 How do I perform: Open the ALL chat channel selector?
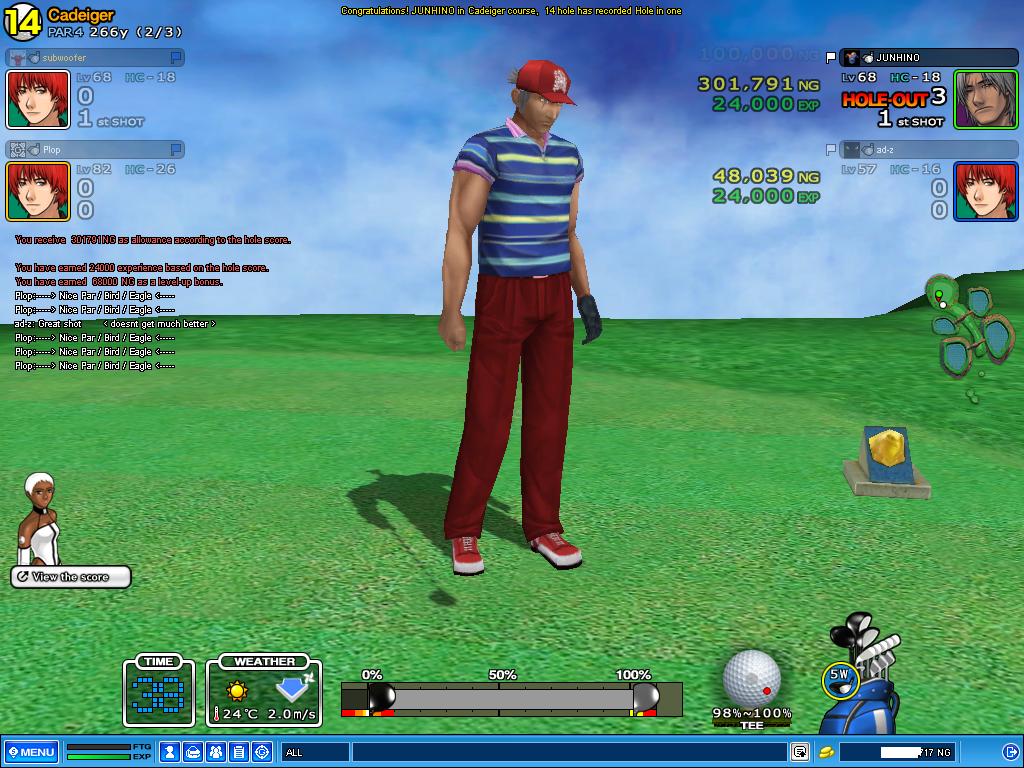pyautogui.click(x=313, y=752)
